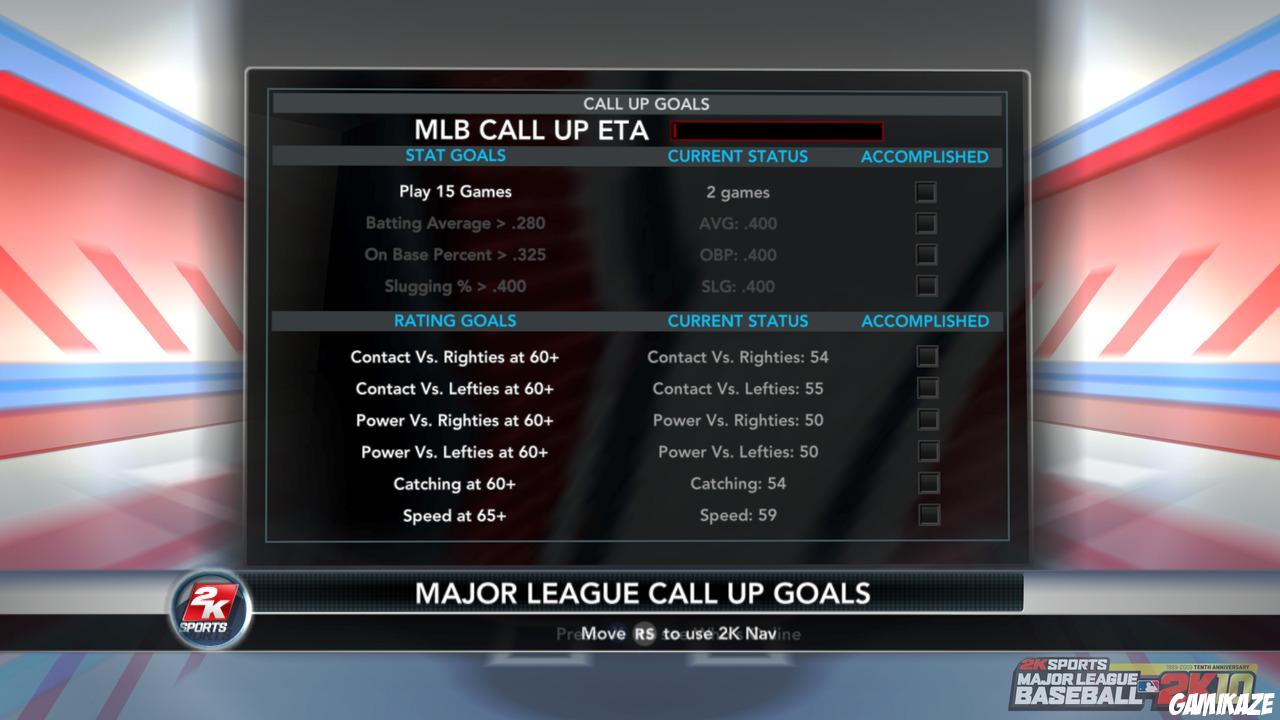Click the MLB CALL UP ETA input box
The height and width of the screenshot is (720, 1280).
[779, 130]
